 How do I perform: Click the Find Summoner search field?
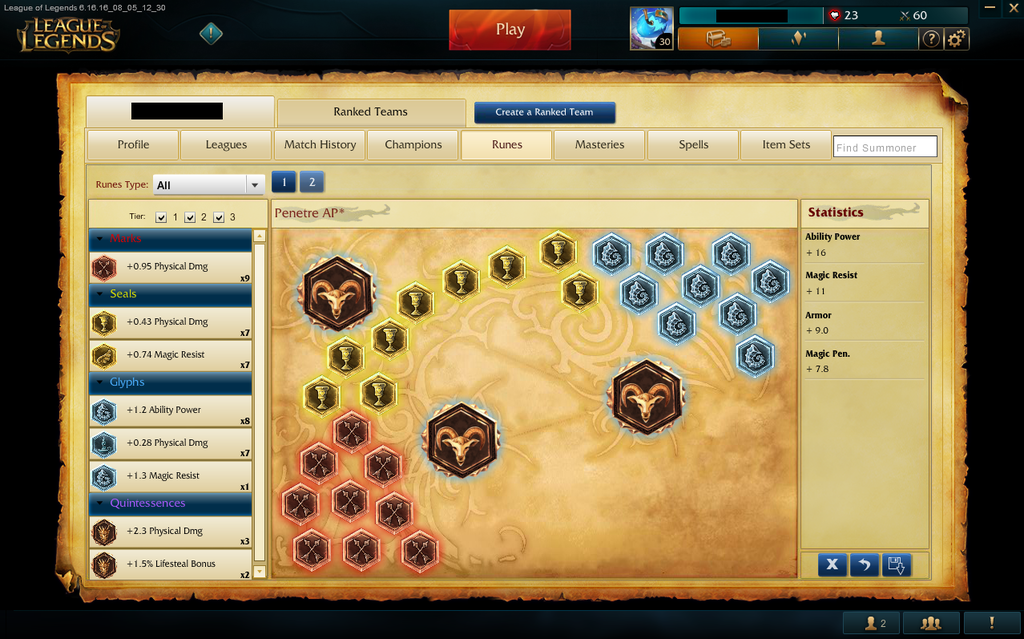click(x=885, y=147)
